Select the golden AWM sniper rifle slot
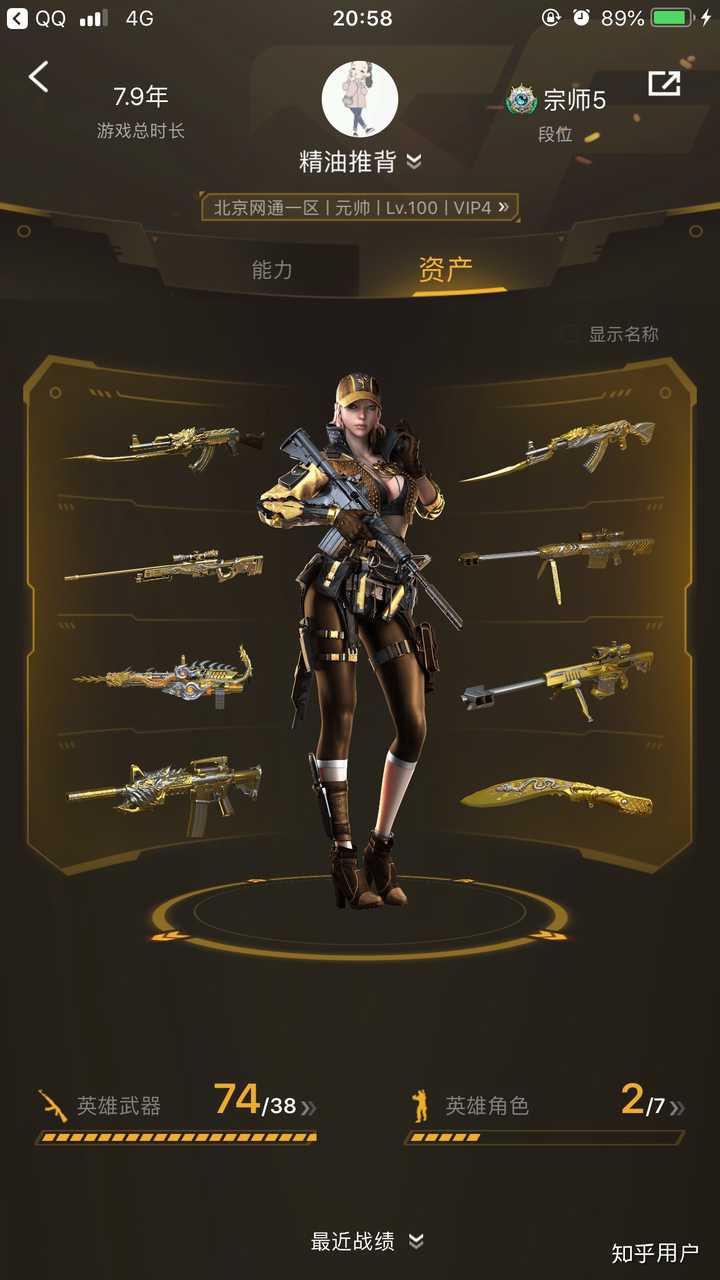This screenshot has height=1280, width=720. pos(165,568)
